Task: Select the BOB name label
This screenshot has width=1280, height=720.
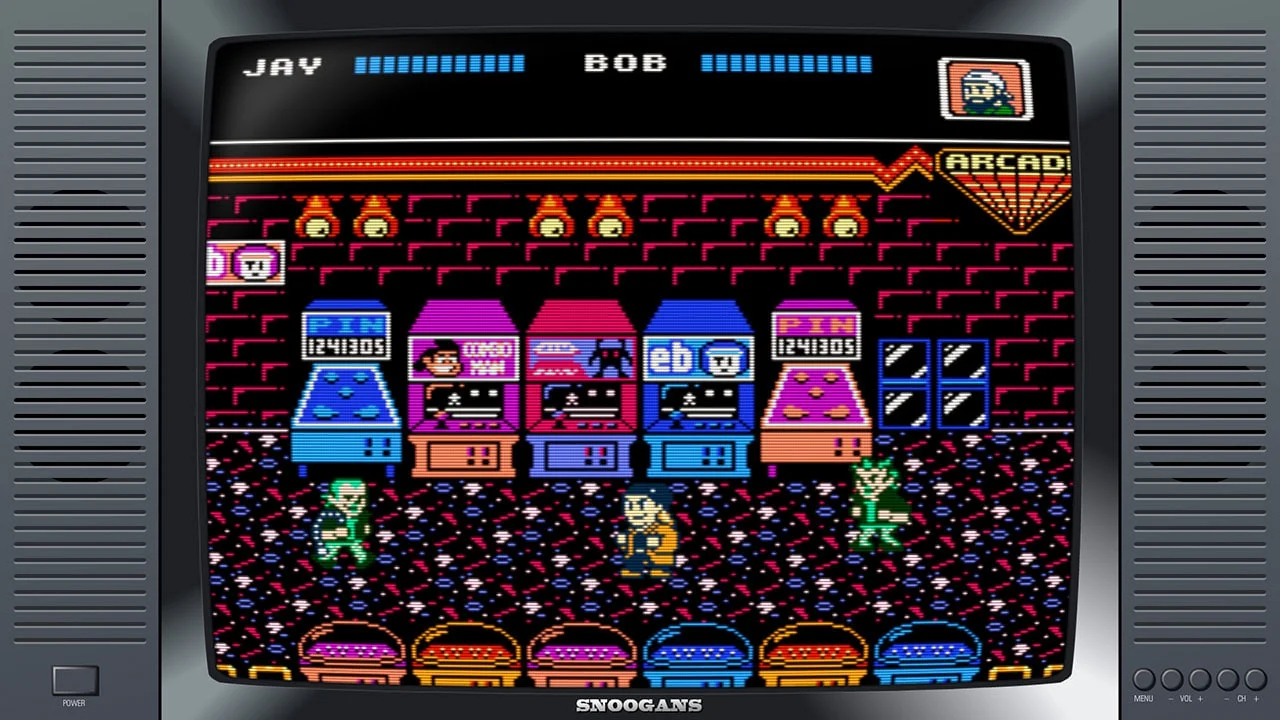Action: point(626,62)
